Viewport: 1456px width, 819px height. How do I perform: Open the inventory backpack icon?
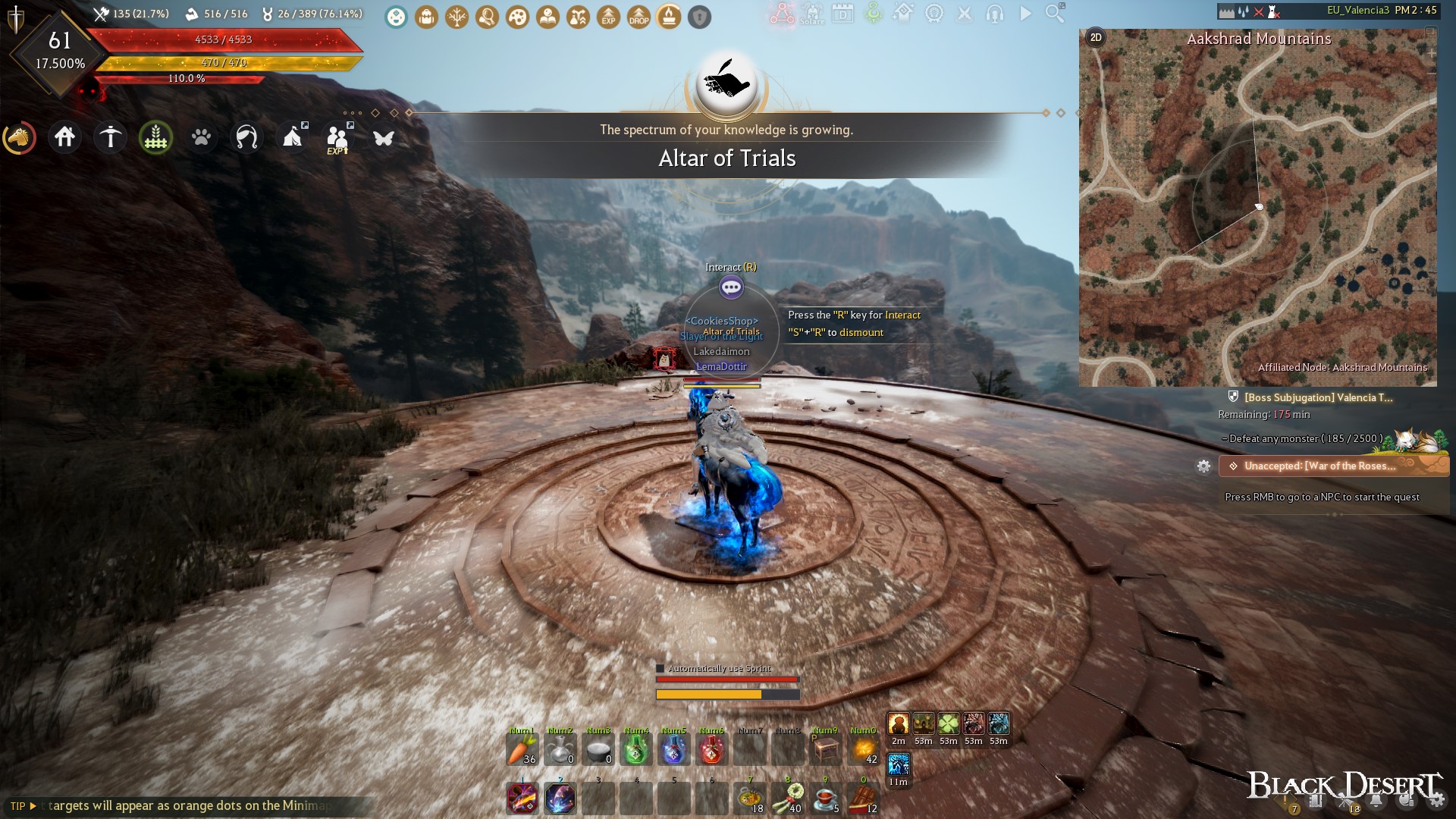click(426, 17)
